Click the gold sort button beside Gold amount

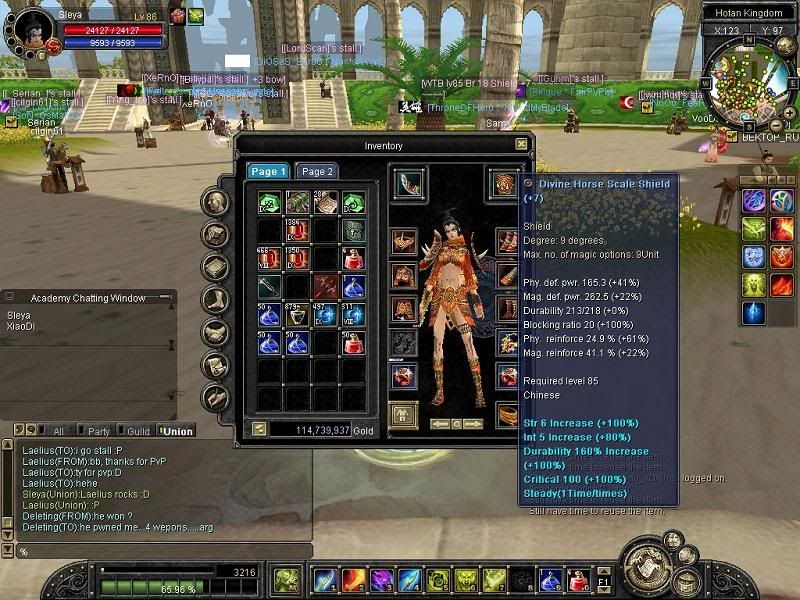pos(259,428)
